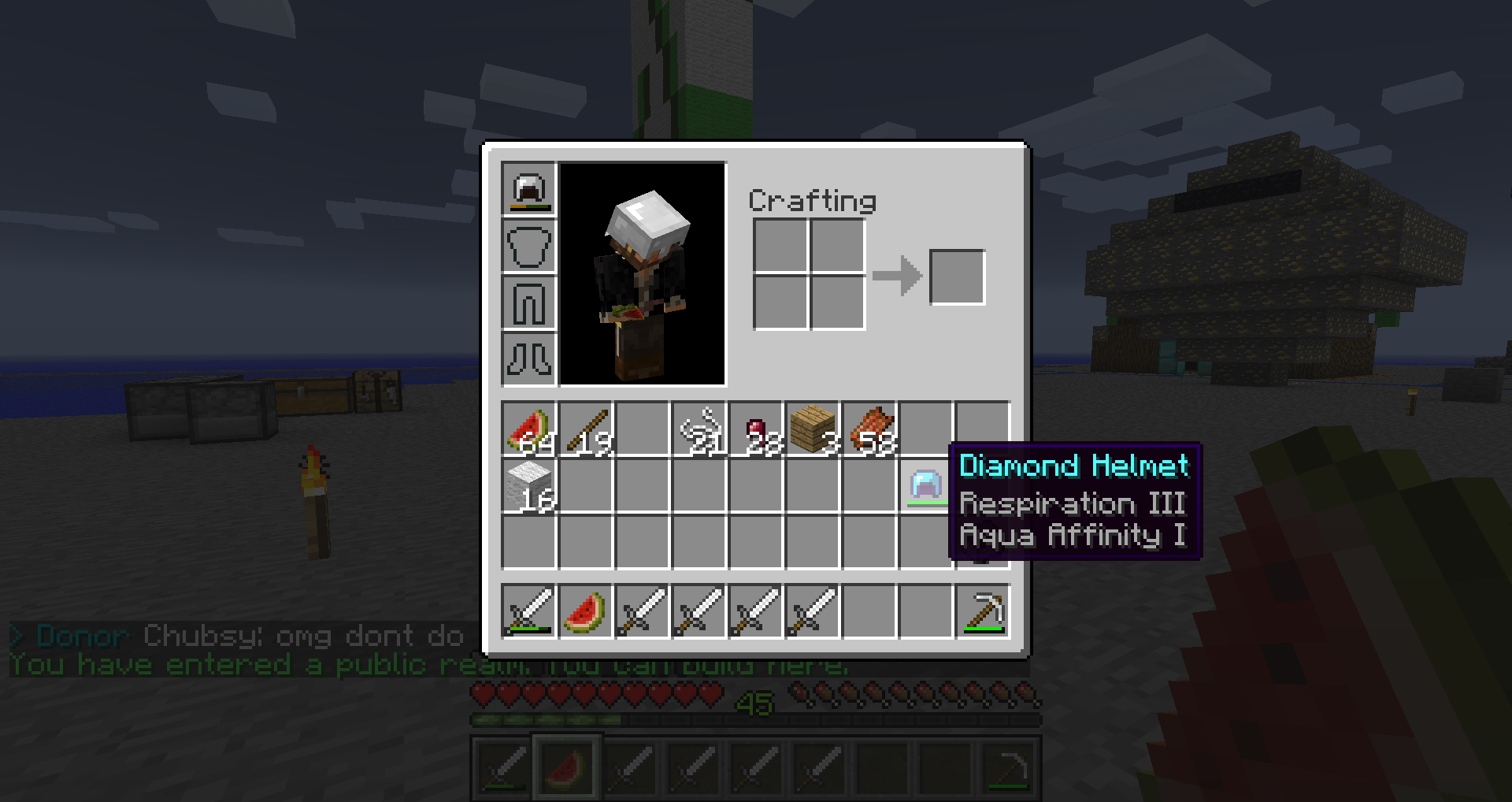Click the empty chestplate armor slot

pos(529,247)
